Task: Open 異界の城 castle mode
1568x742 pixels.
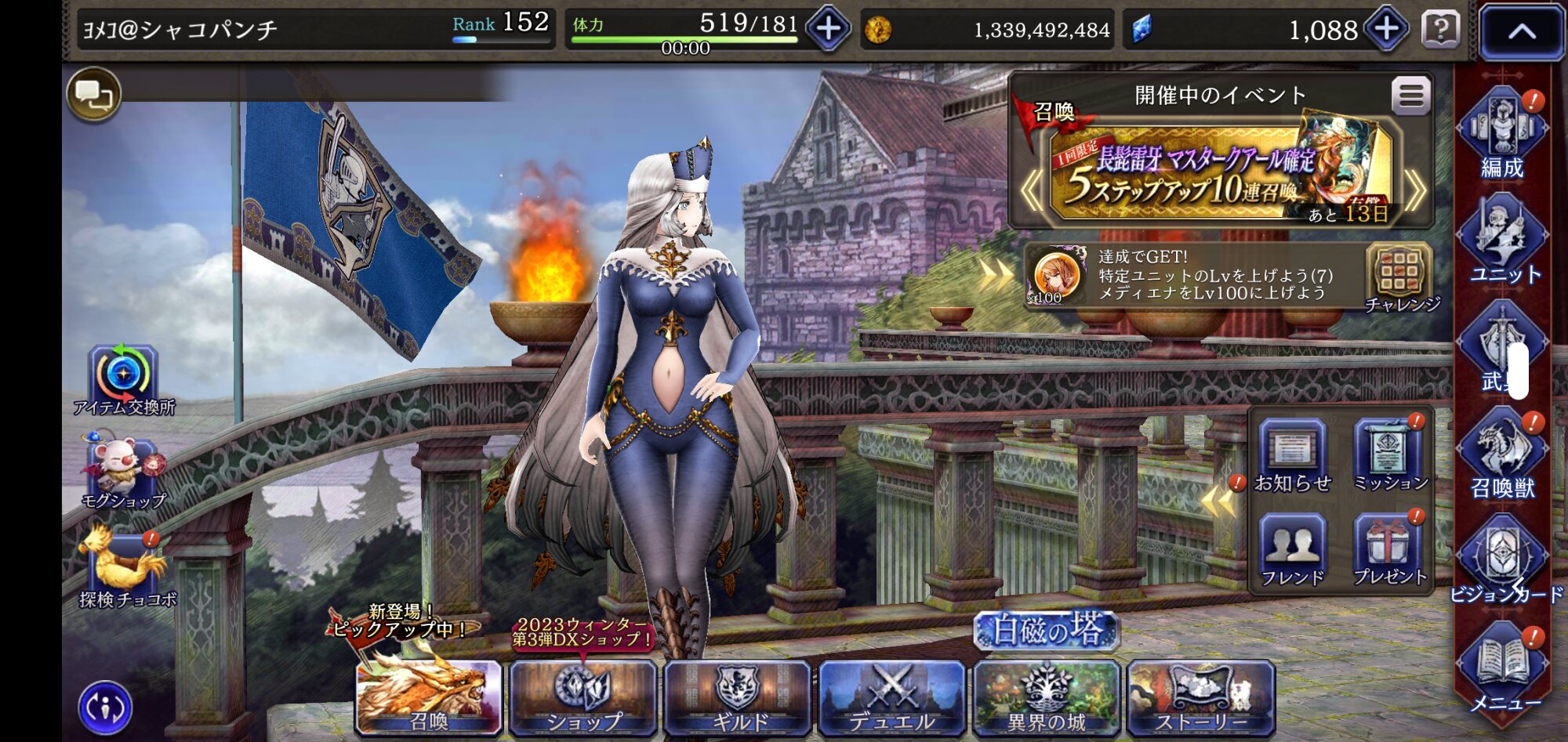Action: (1046, 697)
